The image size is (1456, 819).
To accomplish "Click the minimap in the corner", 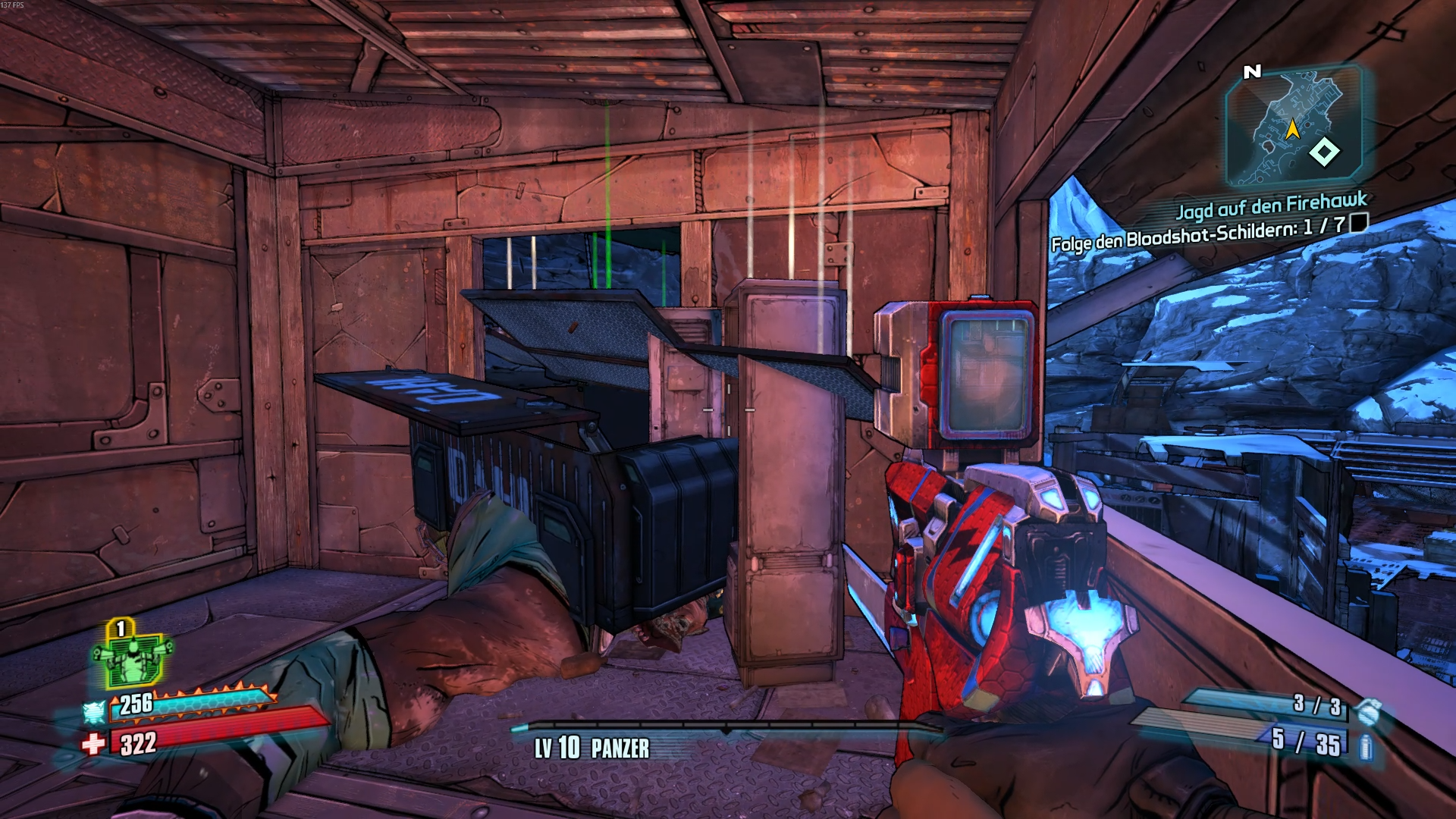I will [x=1294, y=127].
